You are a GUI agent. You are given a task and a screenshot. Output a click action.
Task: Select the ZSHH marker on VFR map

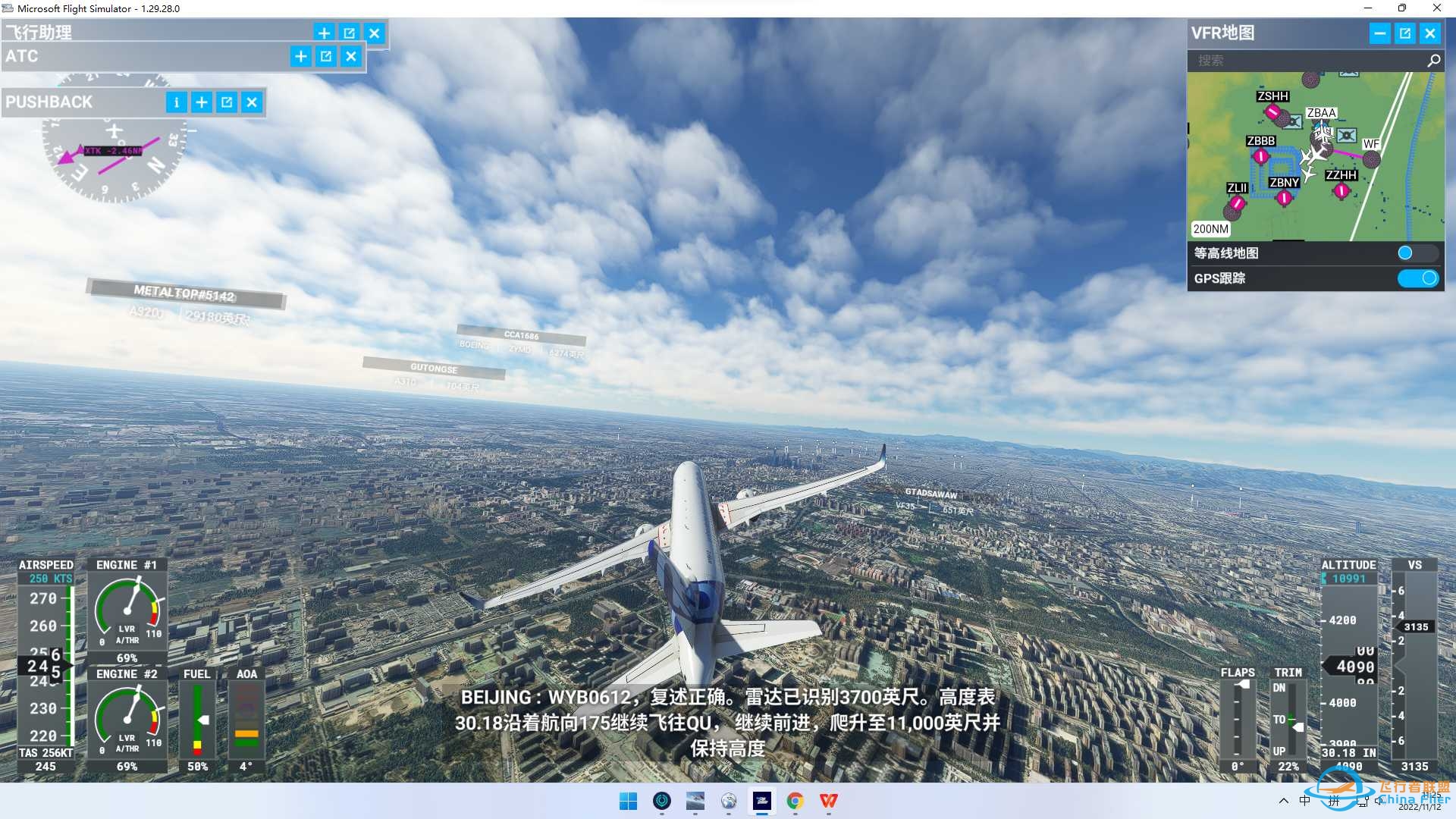pos(1272,111)
